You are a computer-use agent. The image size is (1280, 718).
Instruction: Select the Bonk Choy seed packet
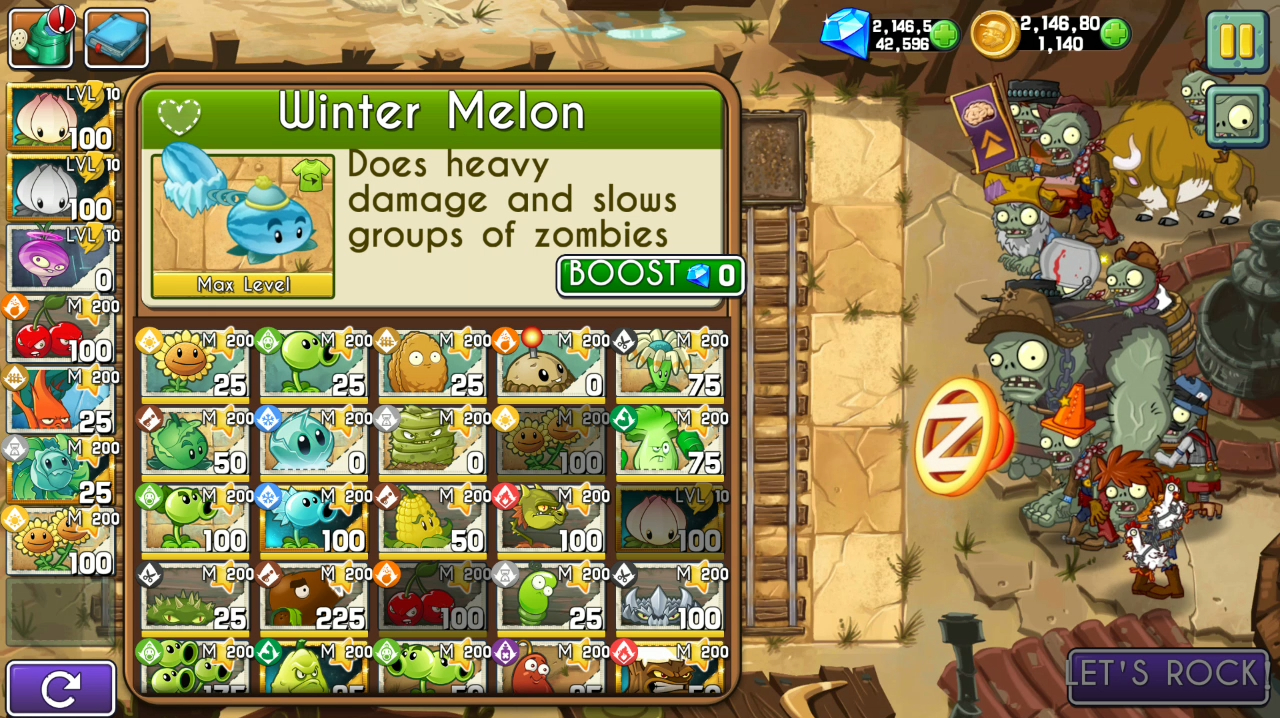click(668, 441)
